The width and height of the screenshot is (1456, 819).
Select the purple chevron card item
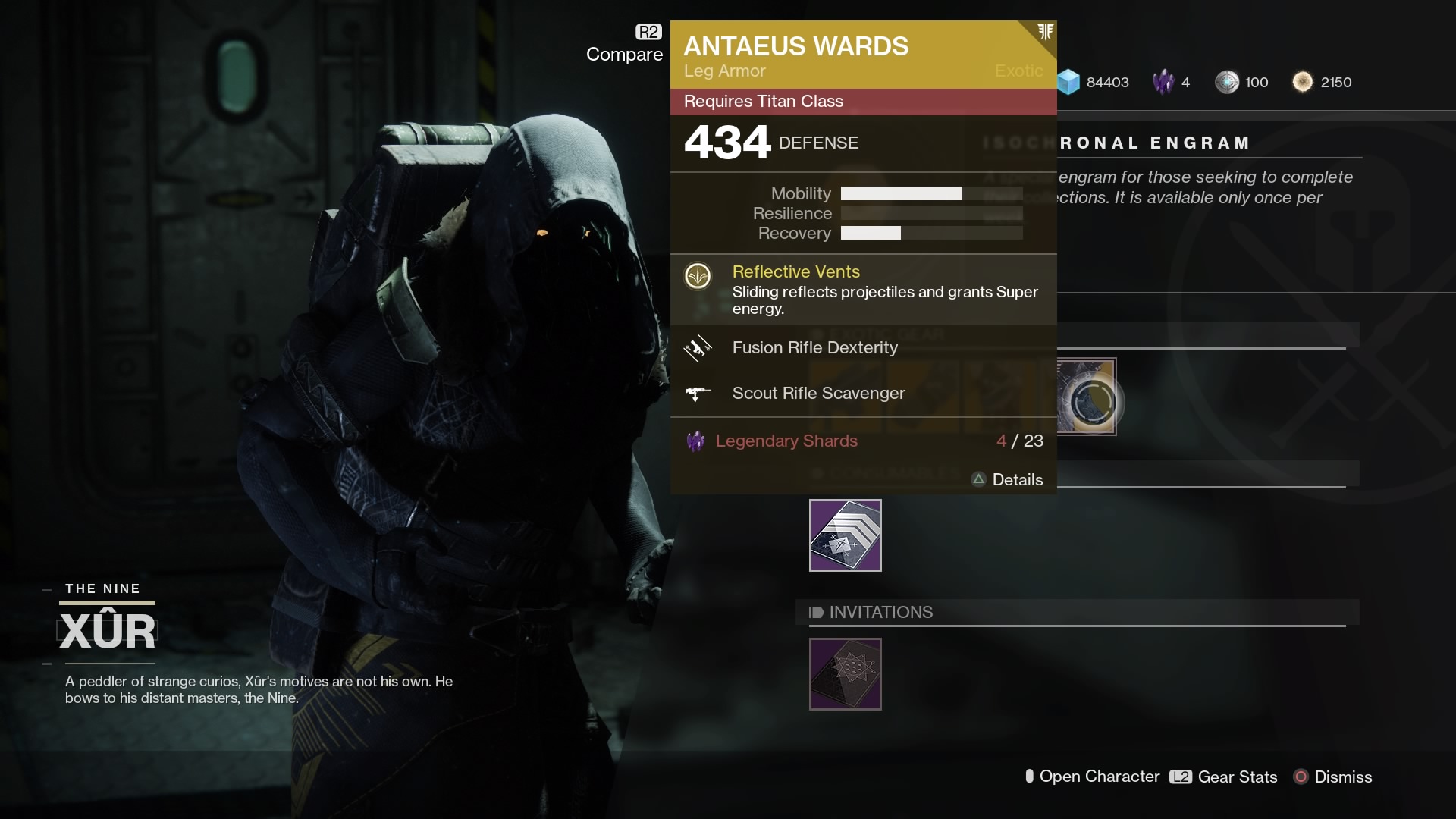[x=845, y=535]
